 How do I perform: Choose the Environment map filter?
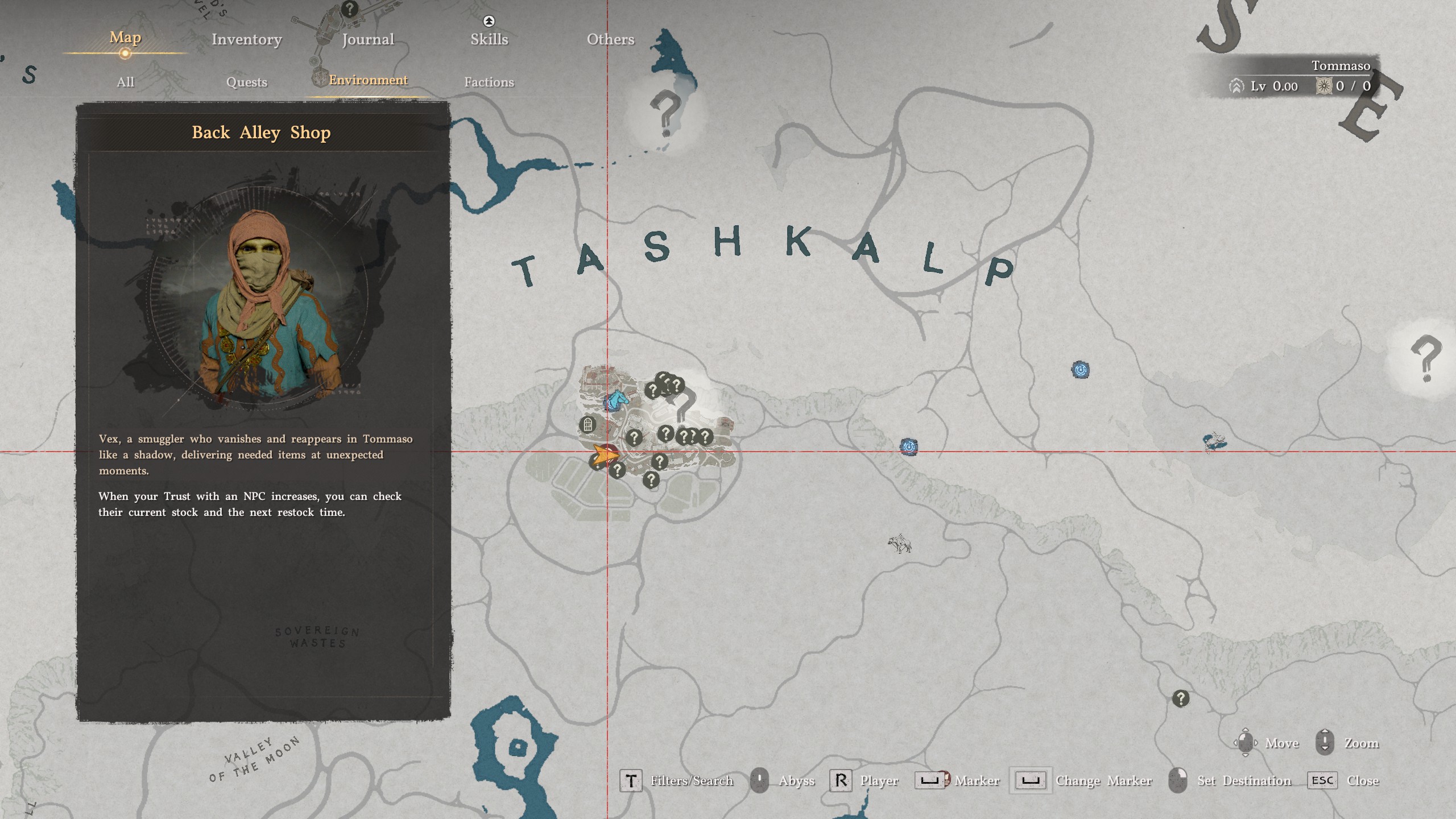368,80
